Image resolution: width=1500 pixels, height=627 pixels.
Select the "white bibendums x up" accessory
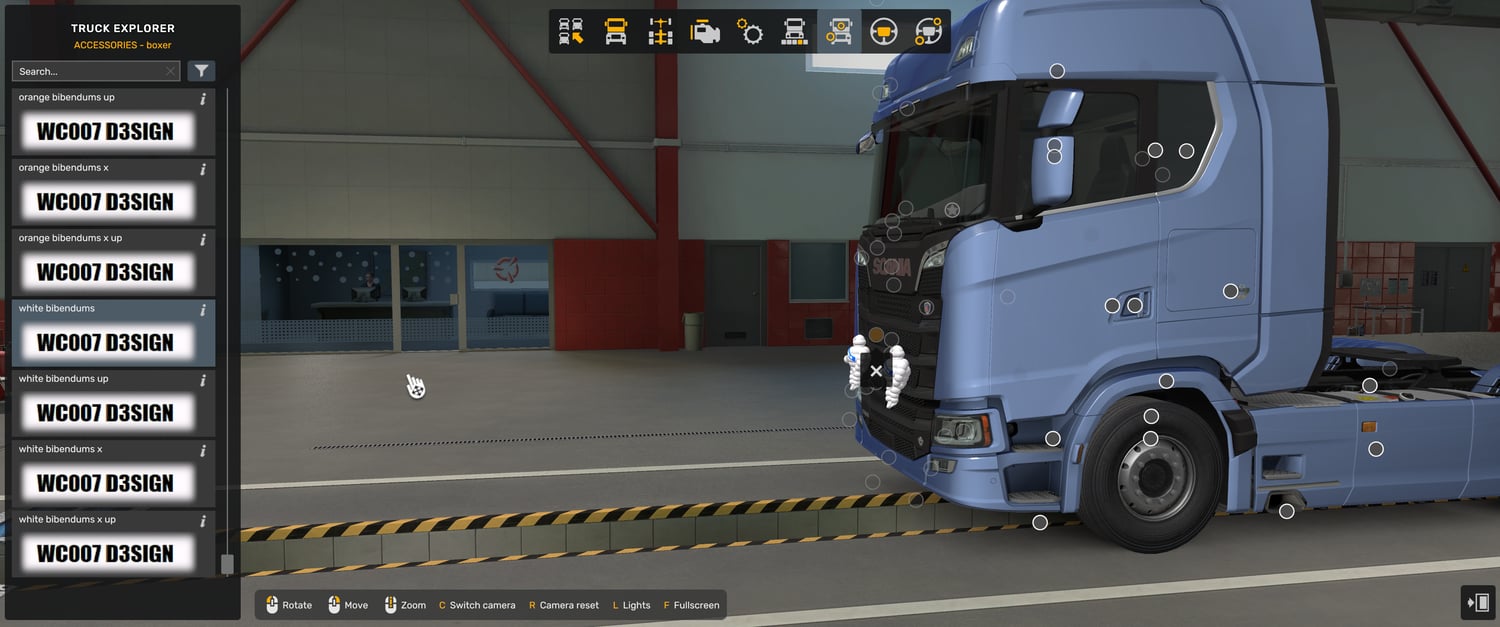pos(104,553)
